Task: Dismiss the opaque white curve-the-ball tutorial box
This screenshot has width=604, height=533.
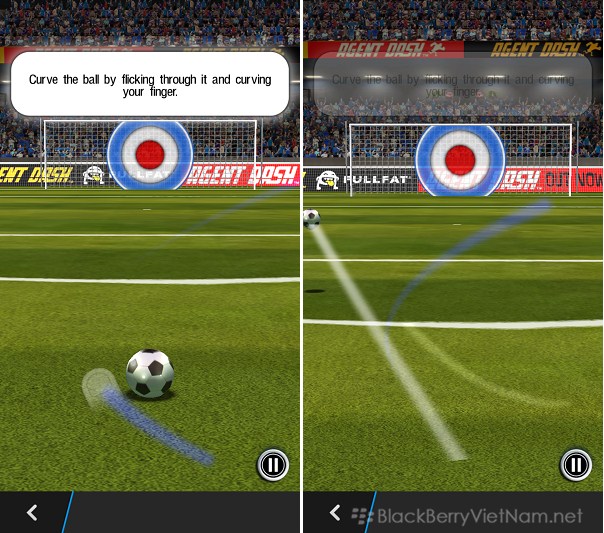Action: [150, 84]
